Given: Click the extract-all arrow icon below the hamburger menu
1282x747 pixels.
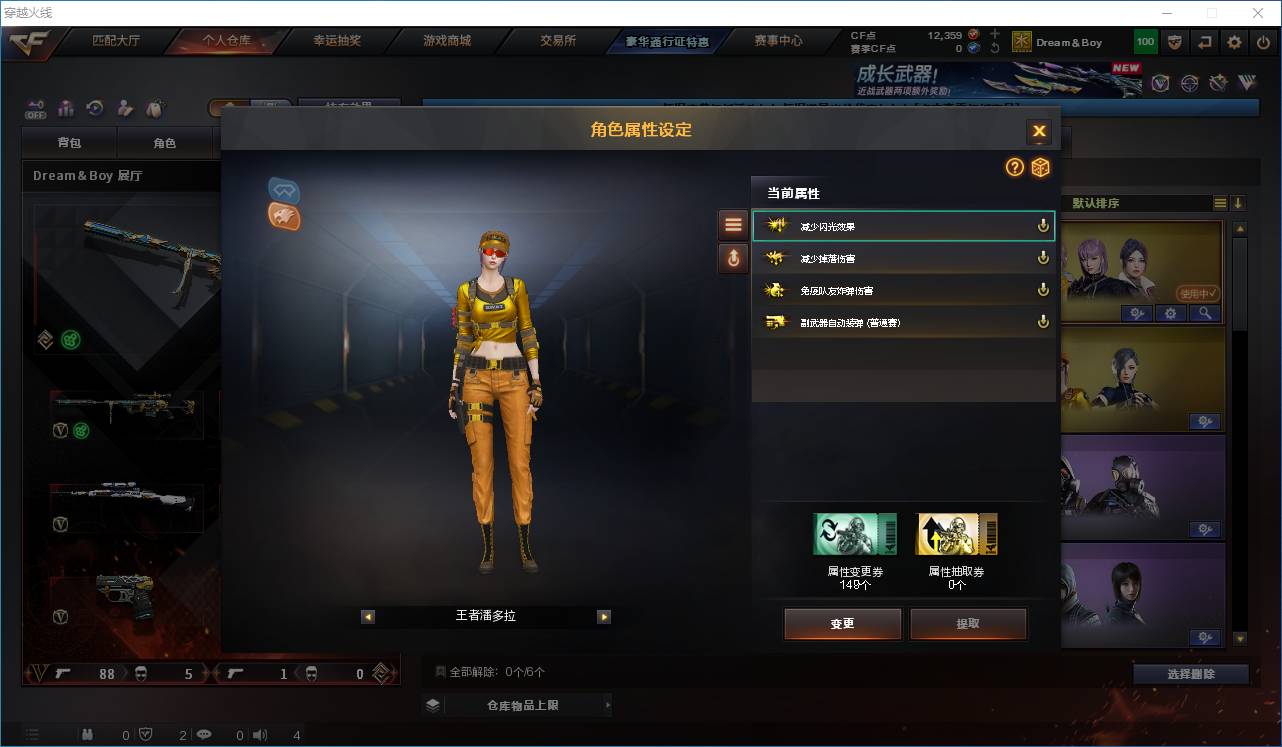Looking at the screenshot, I should (733, 258).
